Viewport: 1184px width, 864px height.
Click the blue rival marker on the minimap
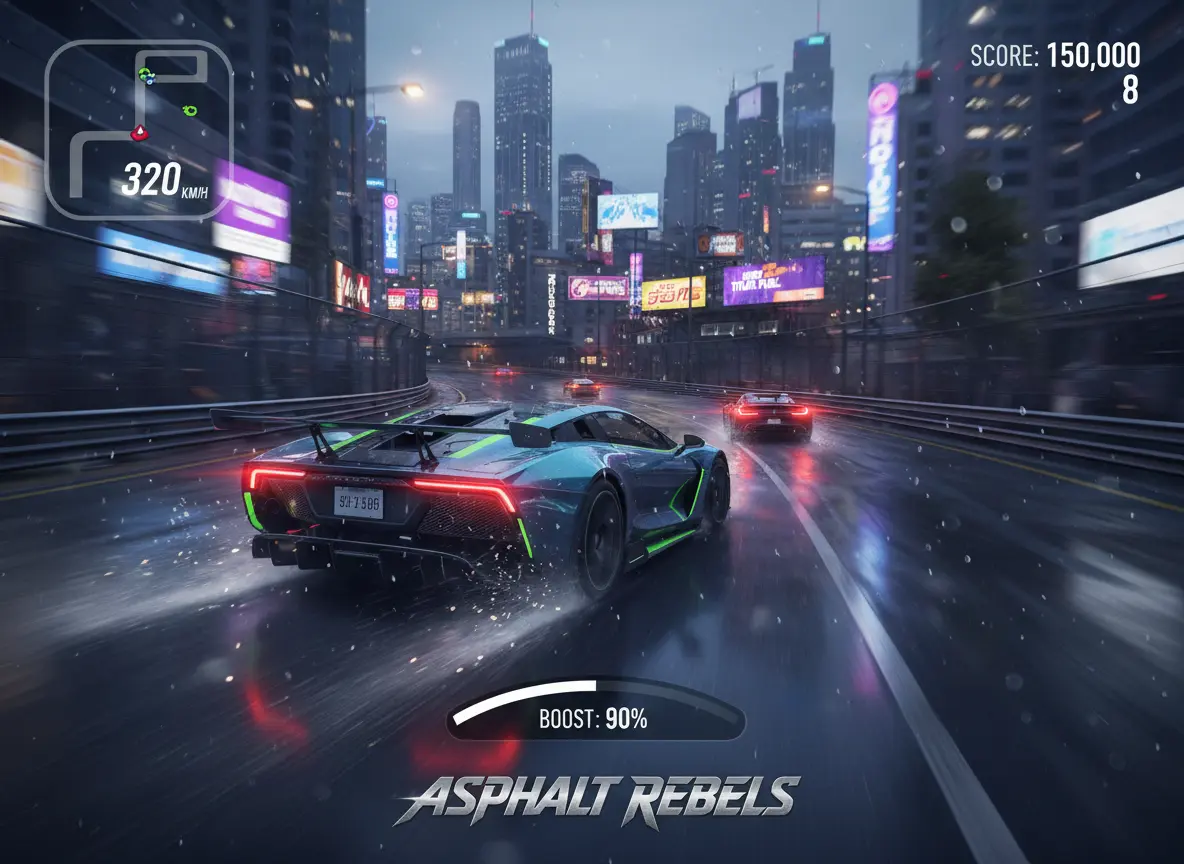149,80
